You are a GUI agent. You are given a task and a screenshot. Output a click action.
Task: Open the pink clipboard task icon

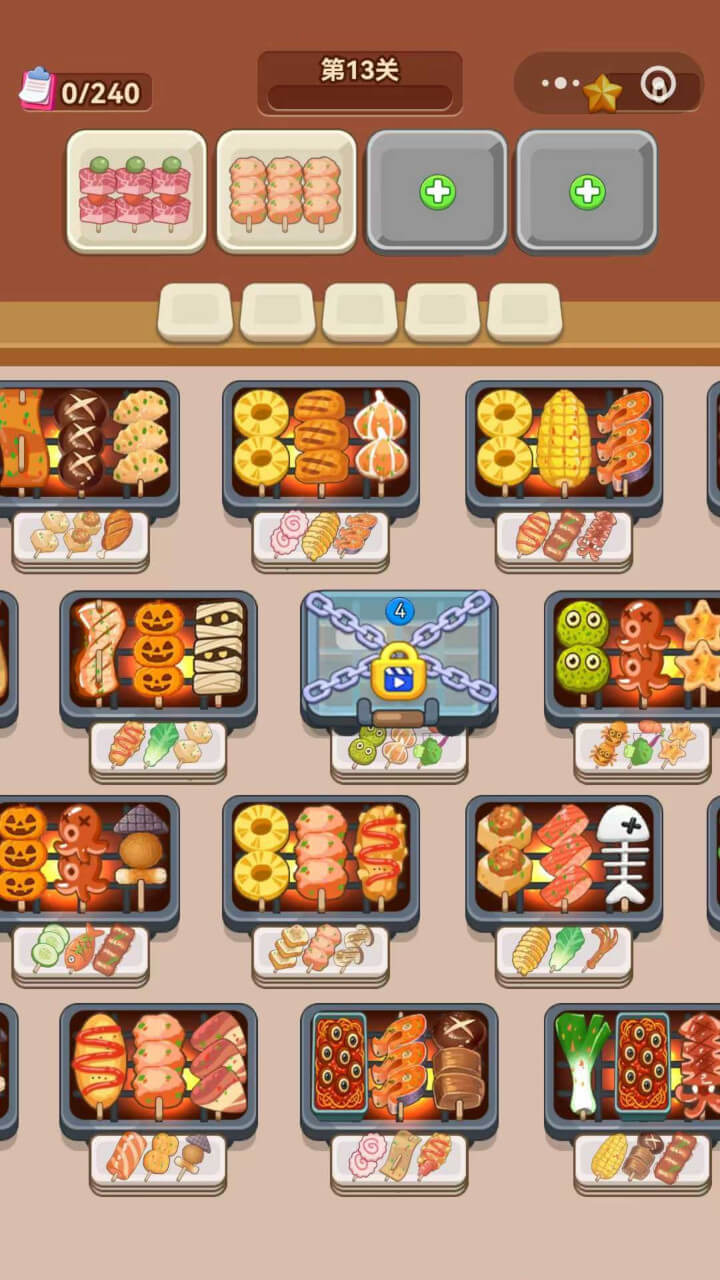click(x=36, y=88)
